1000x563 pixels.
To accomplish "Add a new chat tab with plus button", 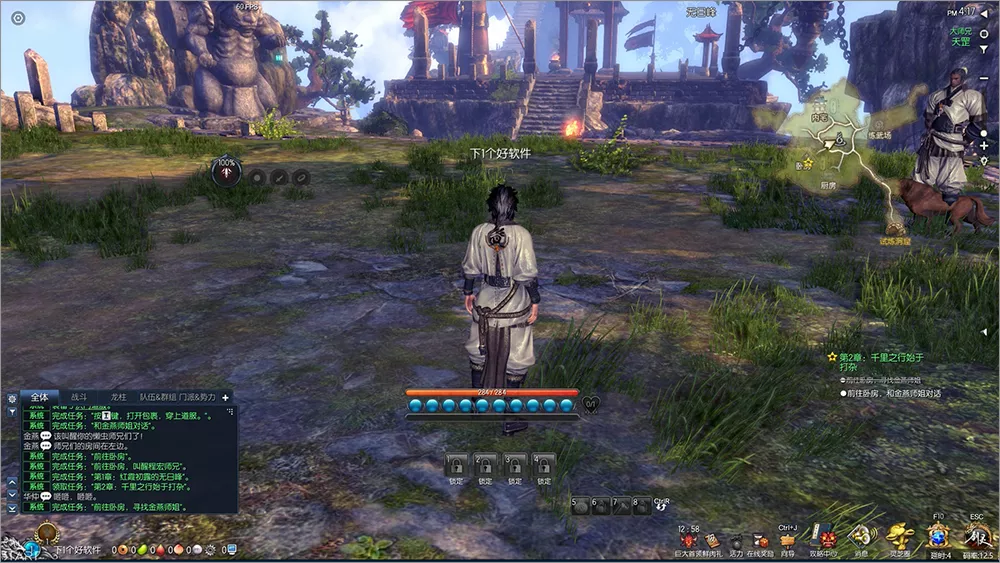I will pos(225,397).
